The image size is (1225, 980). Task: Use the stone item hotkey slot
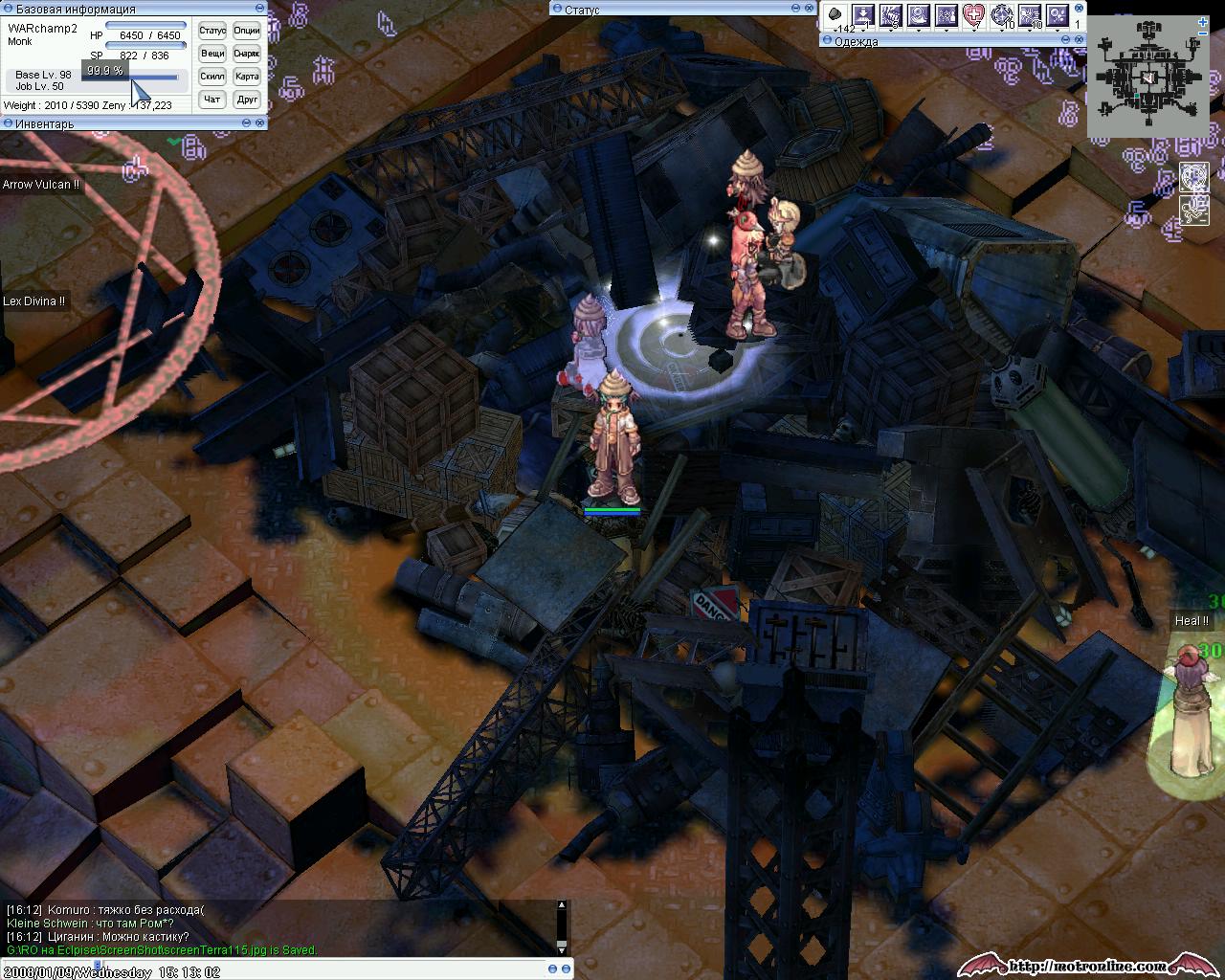coord(835,15)
